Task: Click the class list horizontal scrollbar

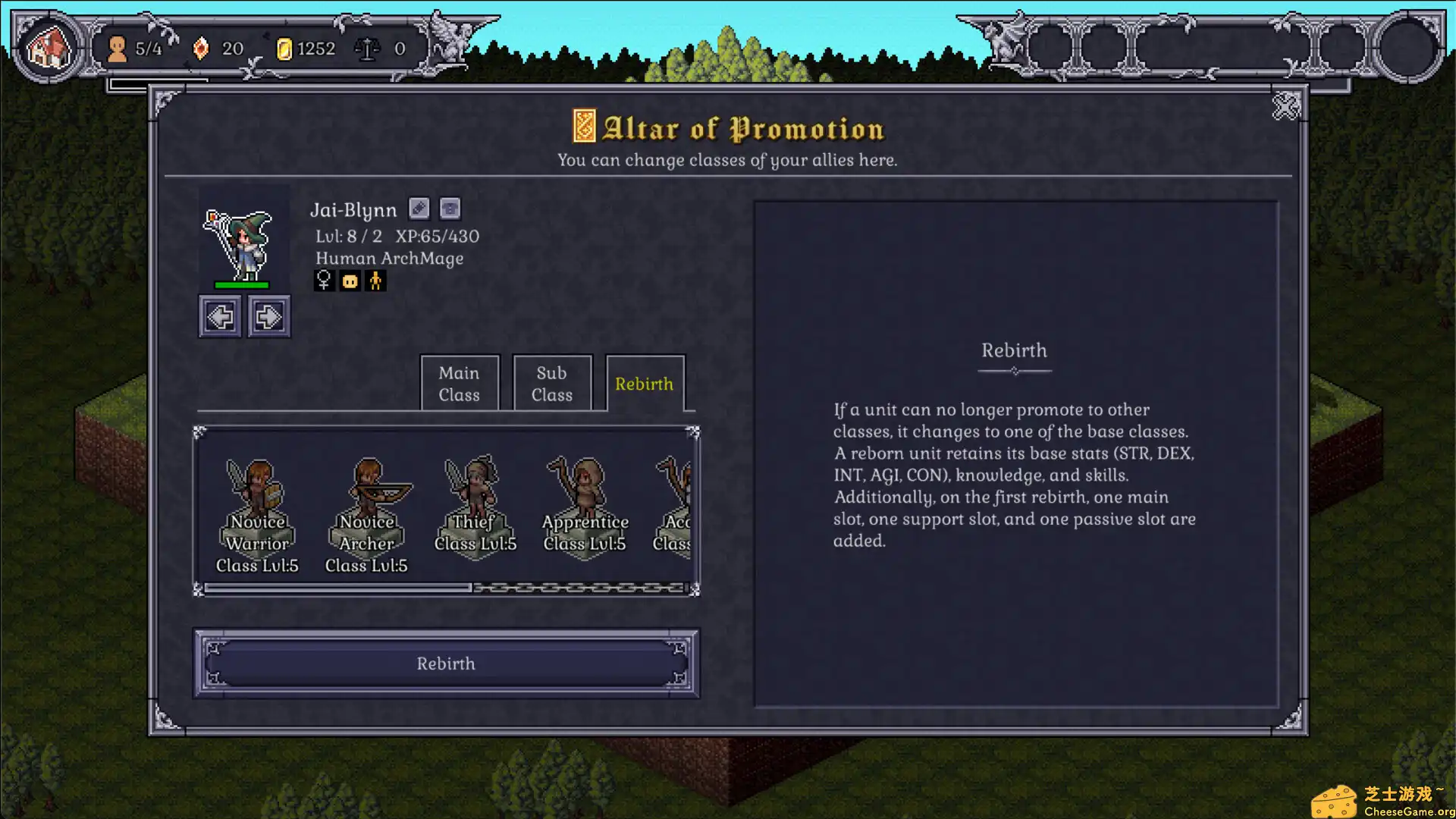Action: click(x=338, y=588)
